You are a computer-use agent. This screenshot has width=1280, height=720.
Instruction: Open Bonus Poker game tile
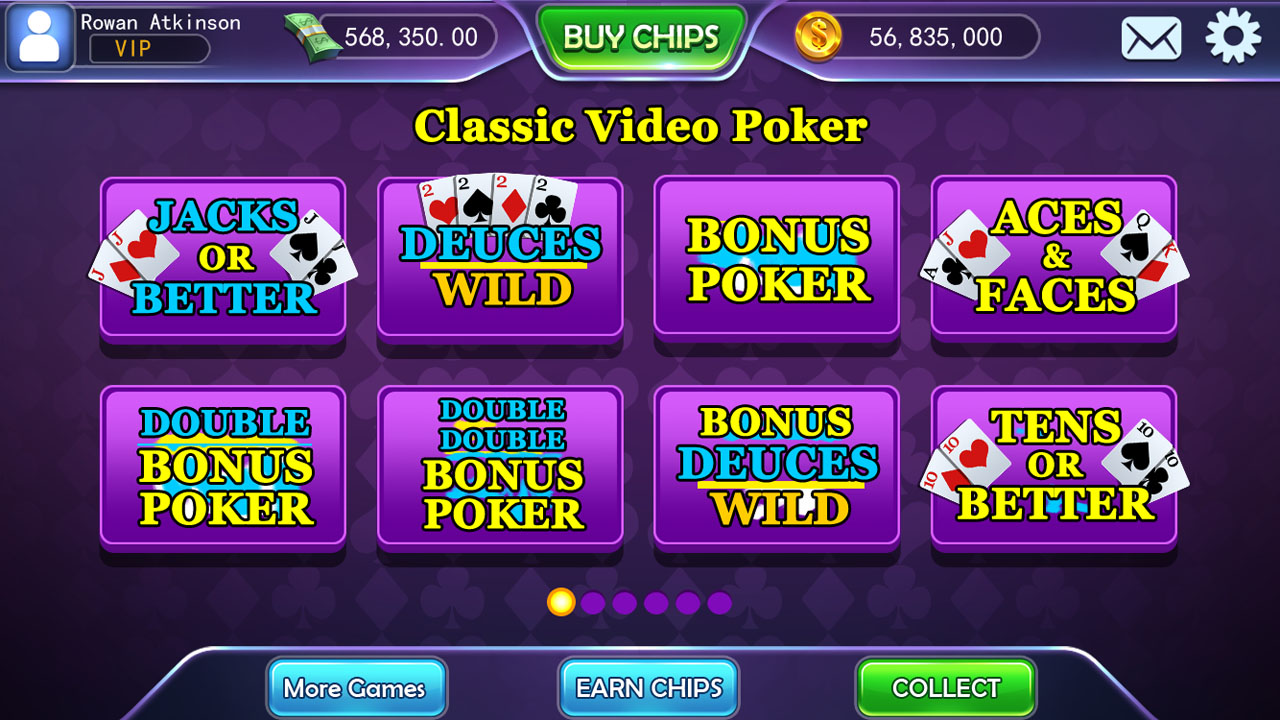click(777, 258)
